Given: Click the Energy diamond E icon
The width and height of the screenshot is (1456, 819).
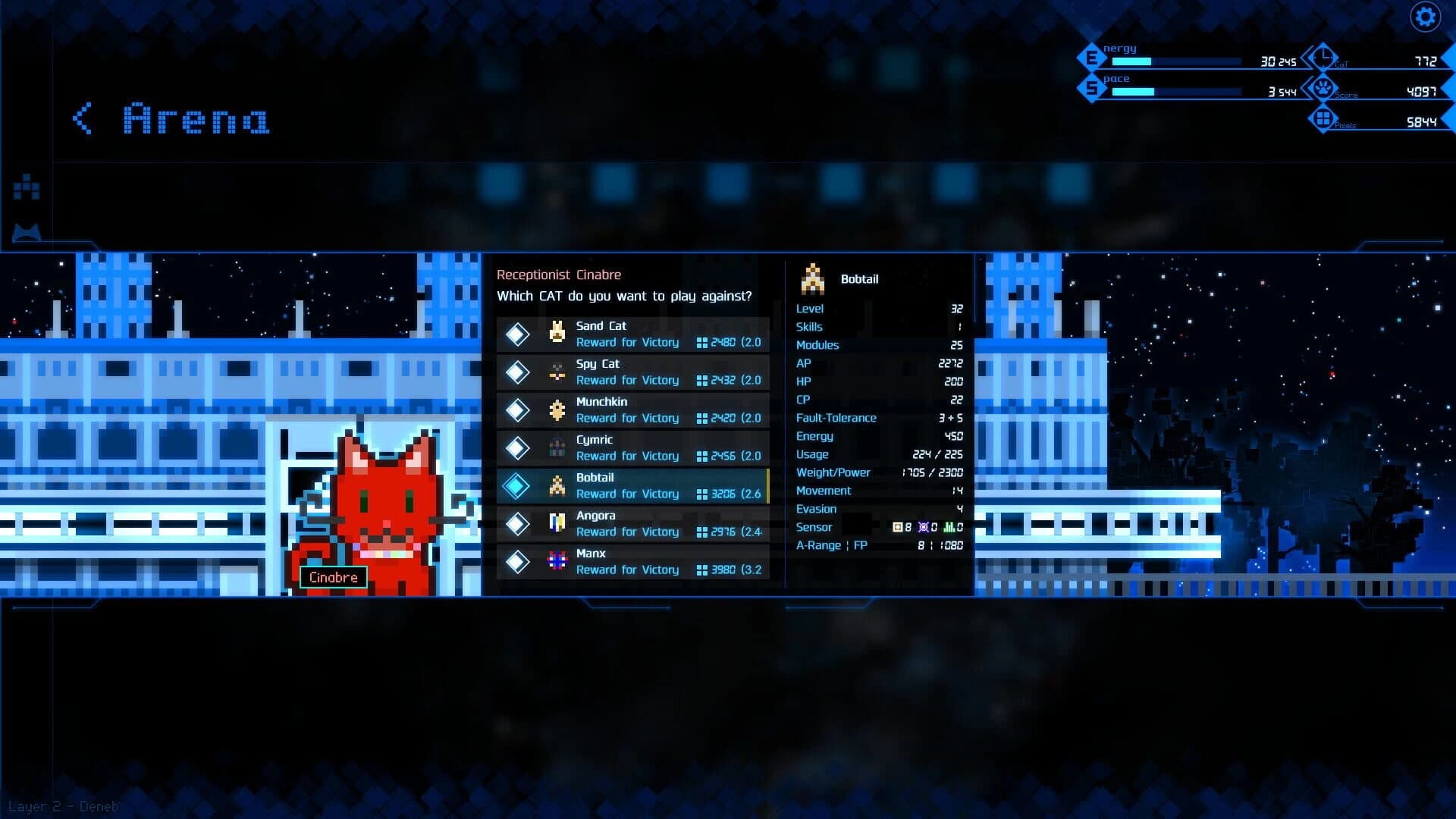Looking at the screenshot, I should point(1092,56).
